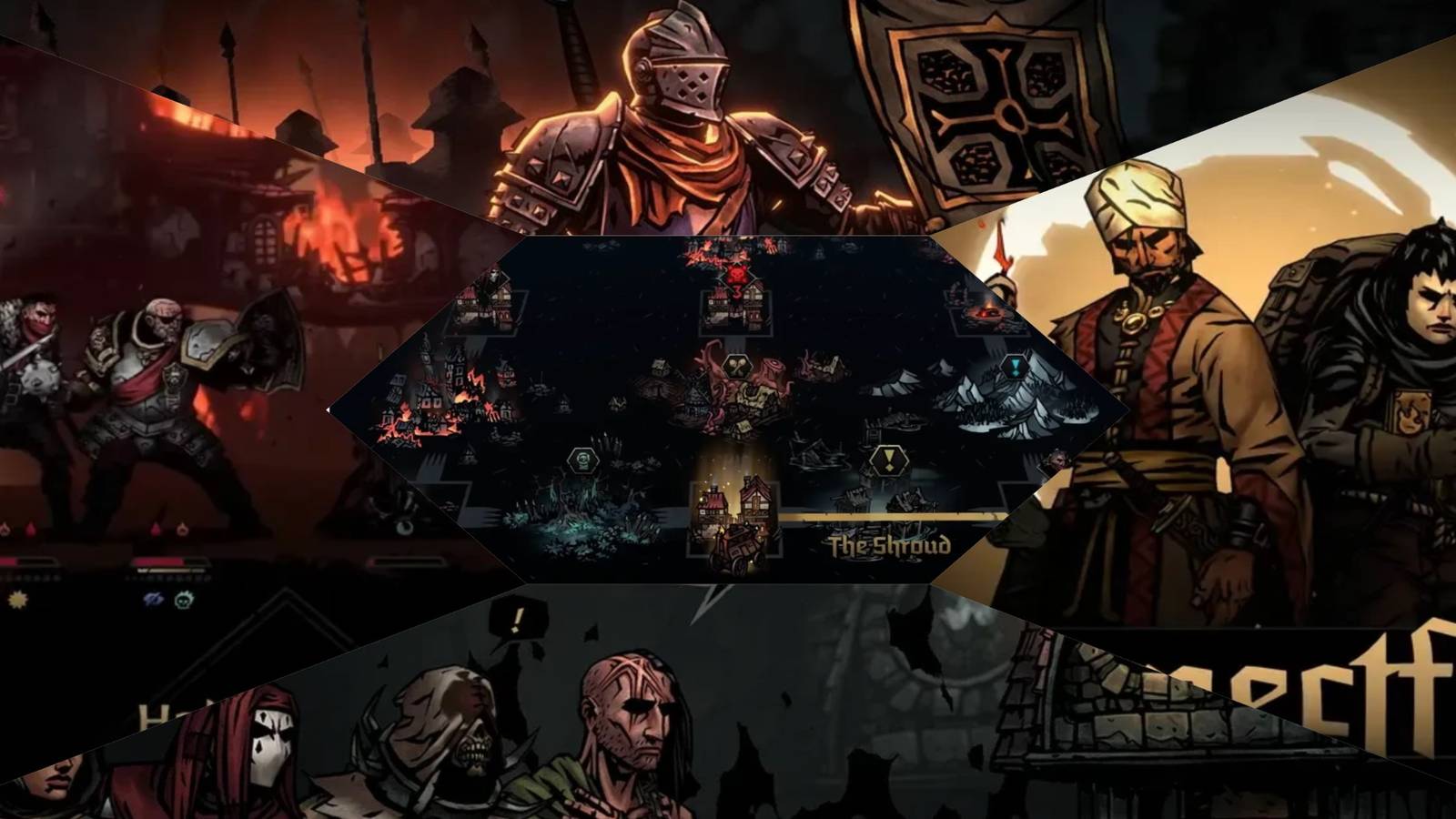Viewport: 1456px width, 819px height.
Task: Open the teal hexagonal skull node near the swamp
Action: point(582,460)
